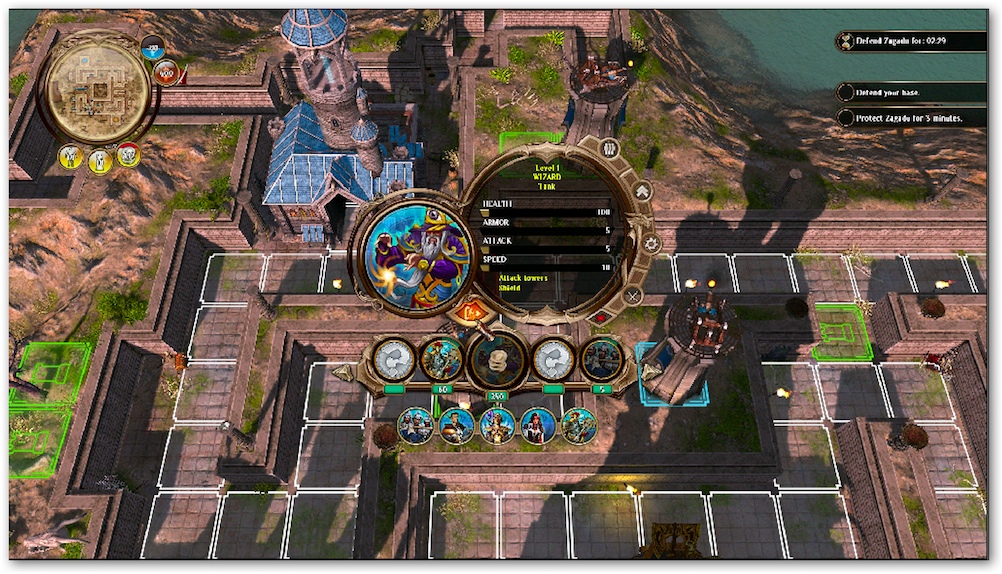Click the red orb showing 600
Screen dimensions: 1002x574
[167, 72]
